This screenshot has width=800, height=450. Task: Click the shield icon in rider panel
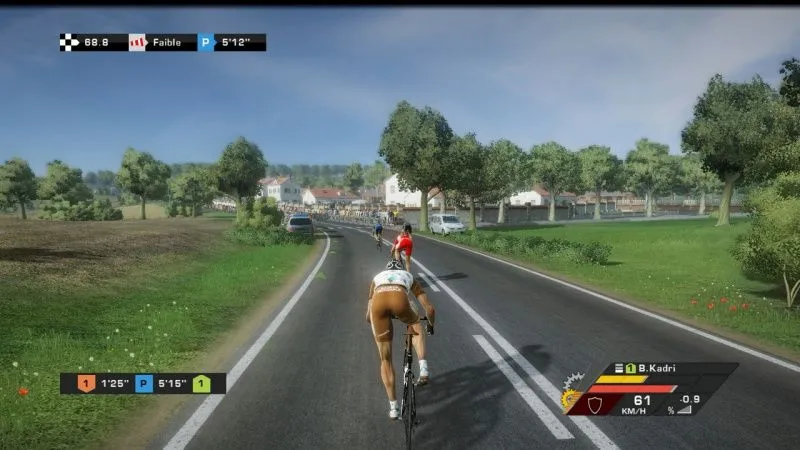[x=597, y=402]
